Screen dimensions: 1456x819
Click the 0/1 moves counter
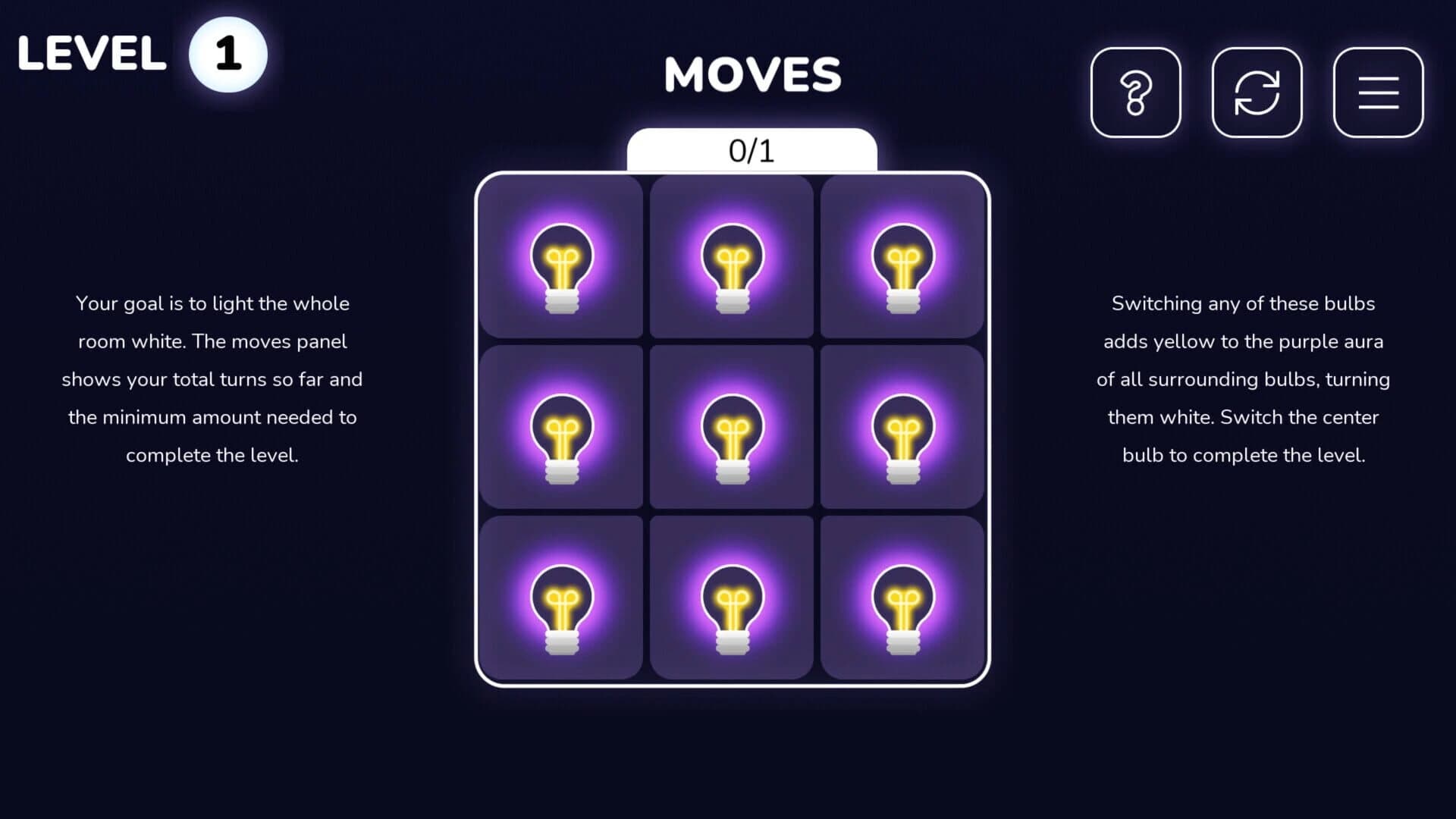(x=752, y=150)
